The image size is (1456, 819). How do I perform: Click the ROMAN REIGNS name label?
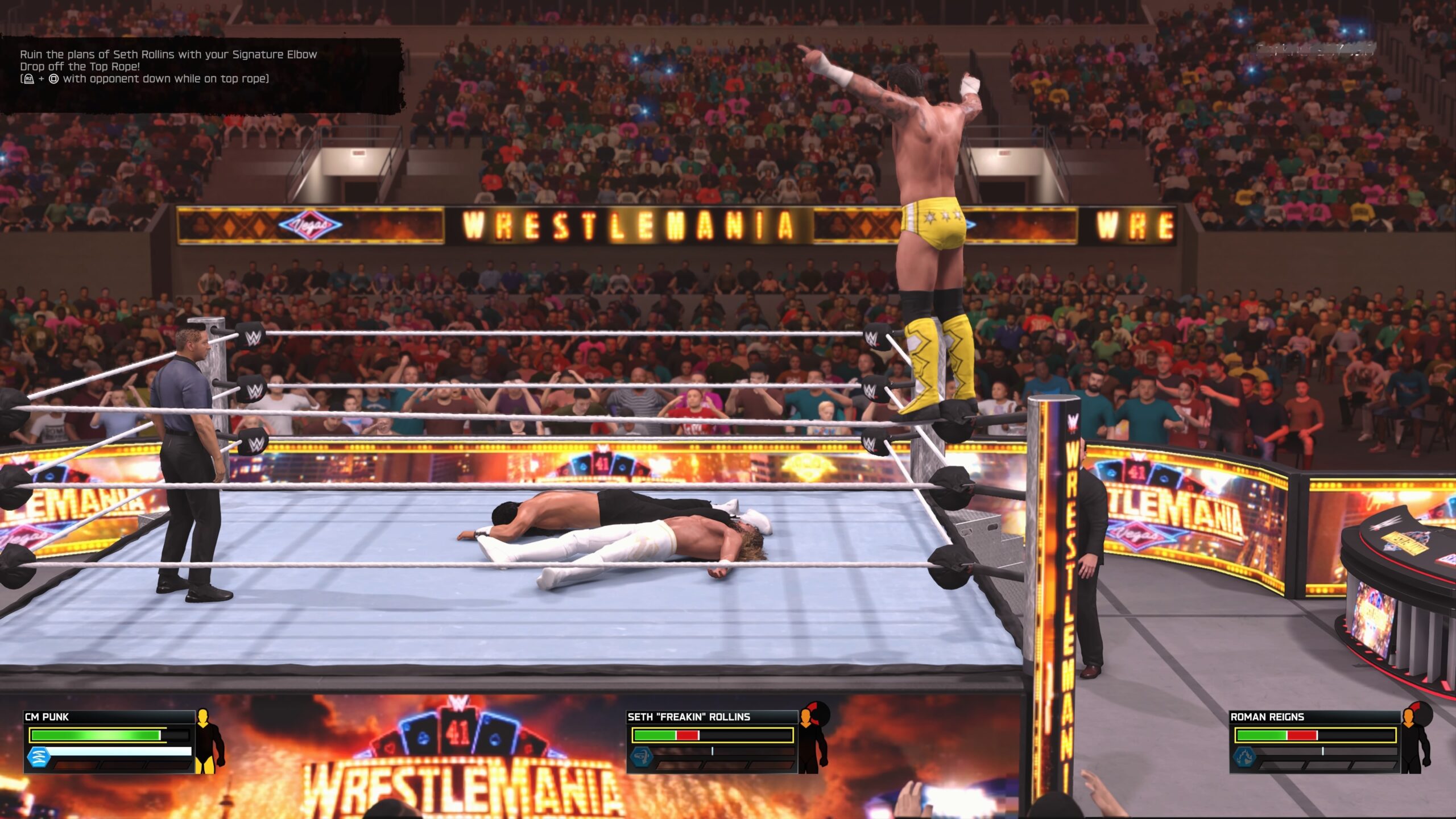pos(1267,717)
